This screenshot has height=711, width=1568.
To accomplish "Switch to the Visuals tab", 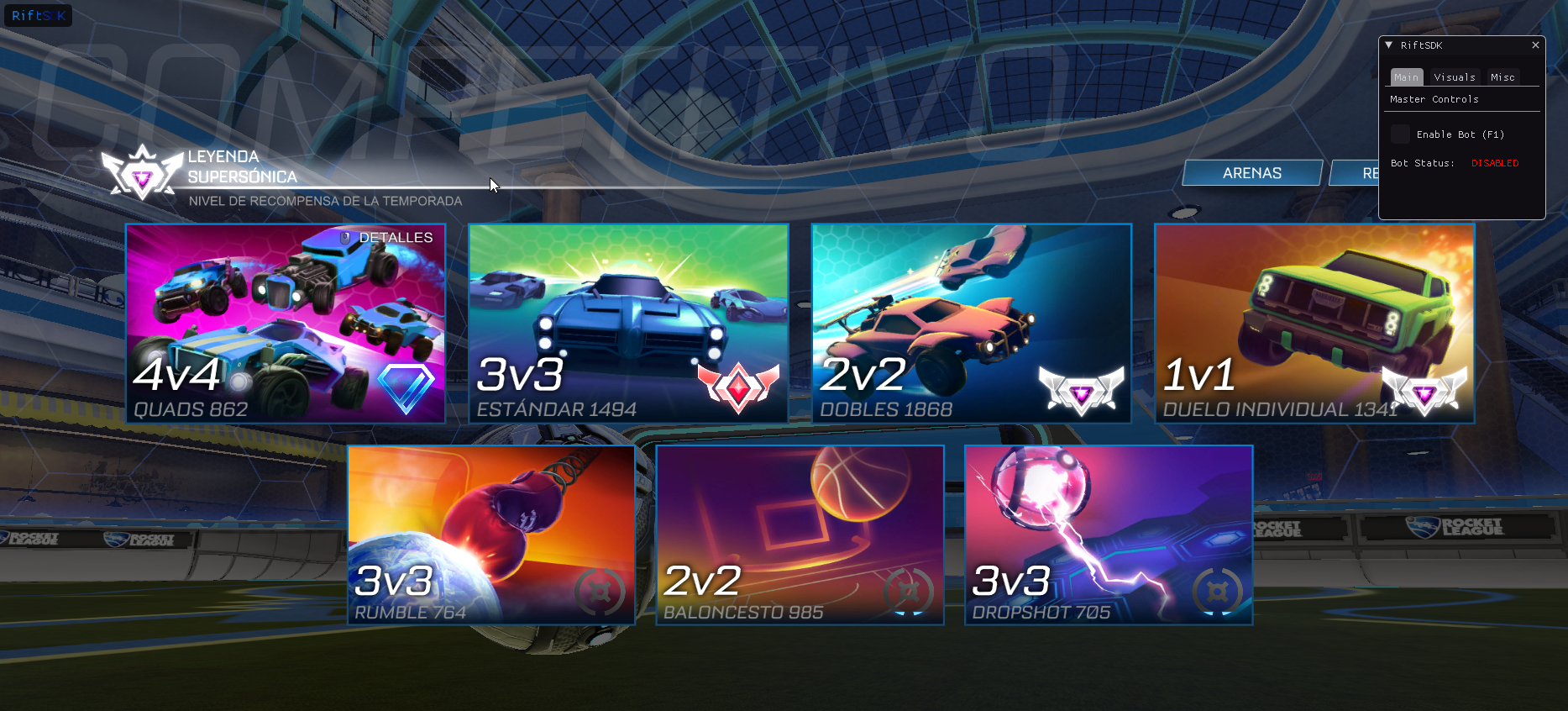I will (1455, 77).
